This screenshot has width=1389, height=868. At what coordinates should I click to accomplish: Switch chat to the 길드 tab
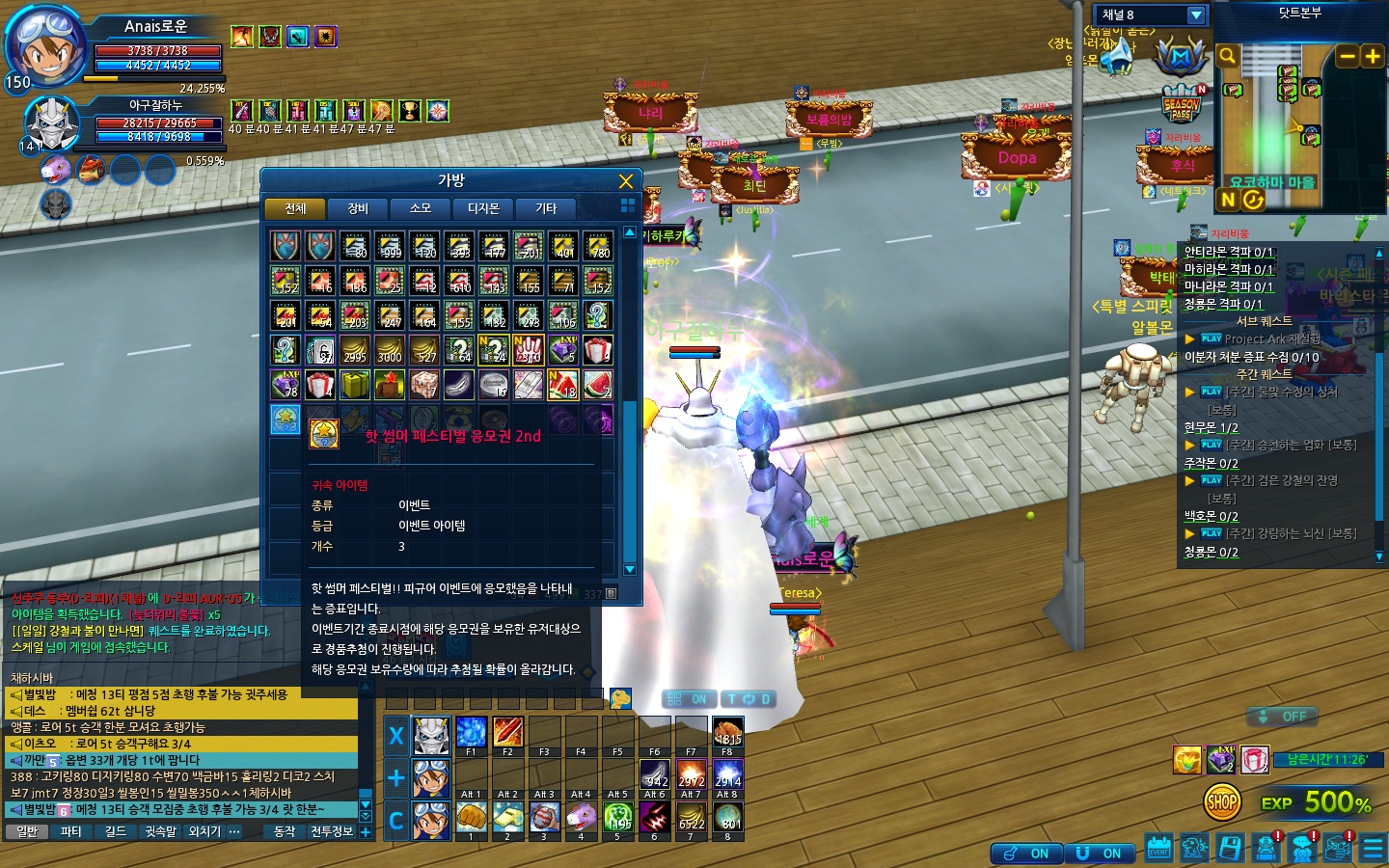[x=116, y=831]
